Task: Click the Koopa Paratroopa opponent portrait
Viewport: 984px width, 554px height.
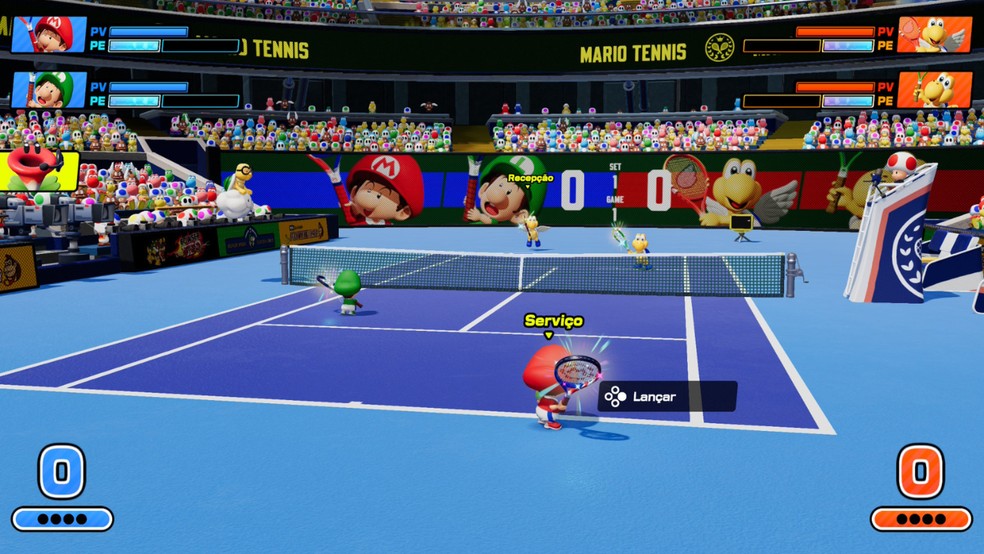Action: coord(934,34)
